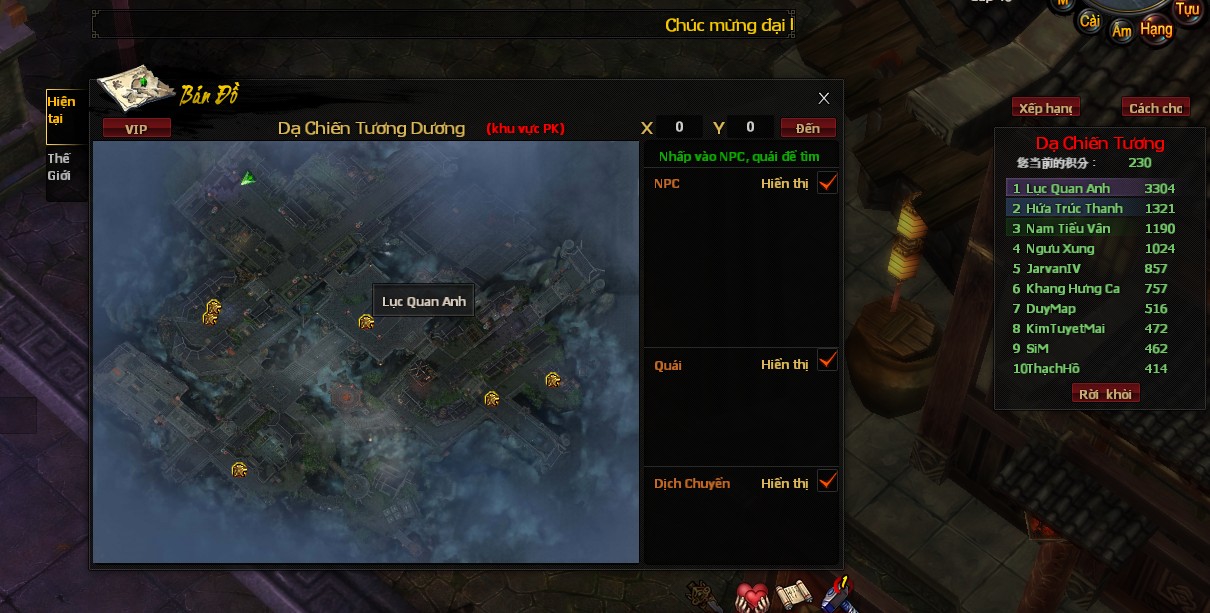Leave the battle with Rời khỏi
The image size is (1210, 613).
pos(1105,394)
